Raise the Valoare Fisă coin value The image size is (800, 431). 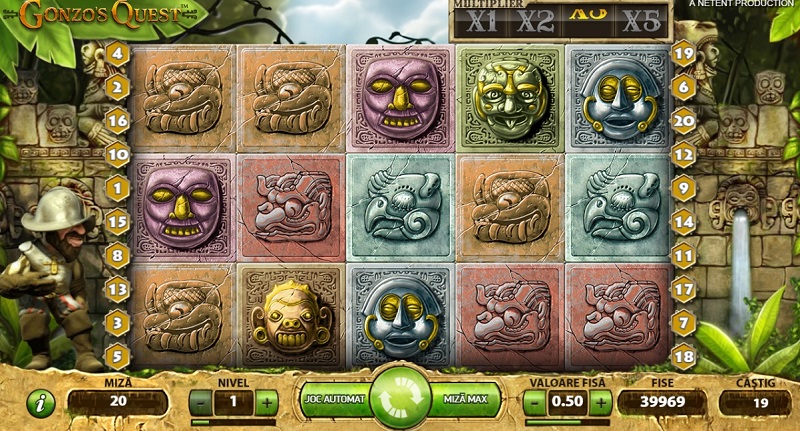(600, 403)
